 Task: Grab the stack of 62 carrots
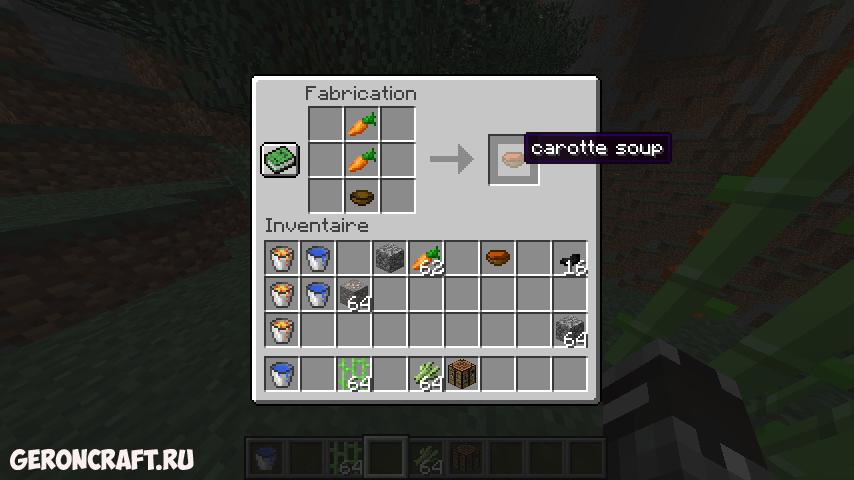426,259
